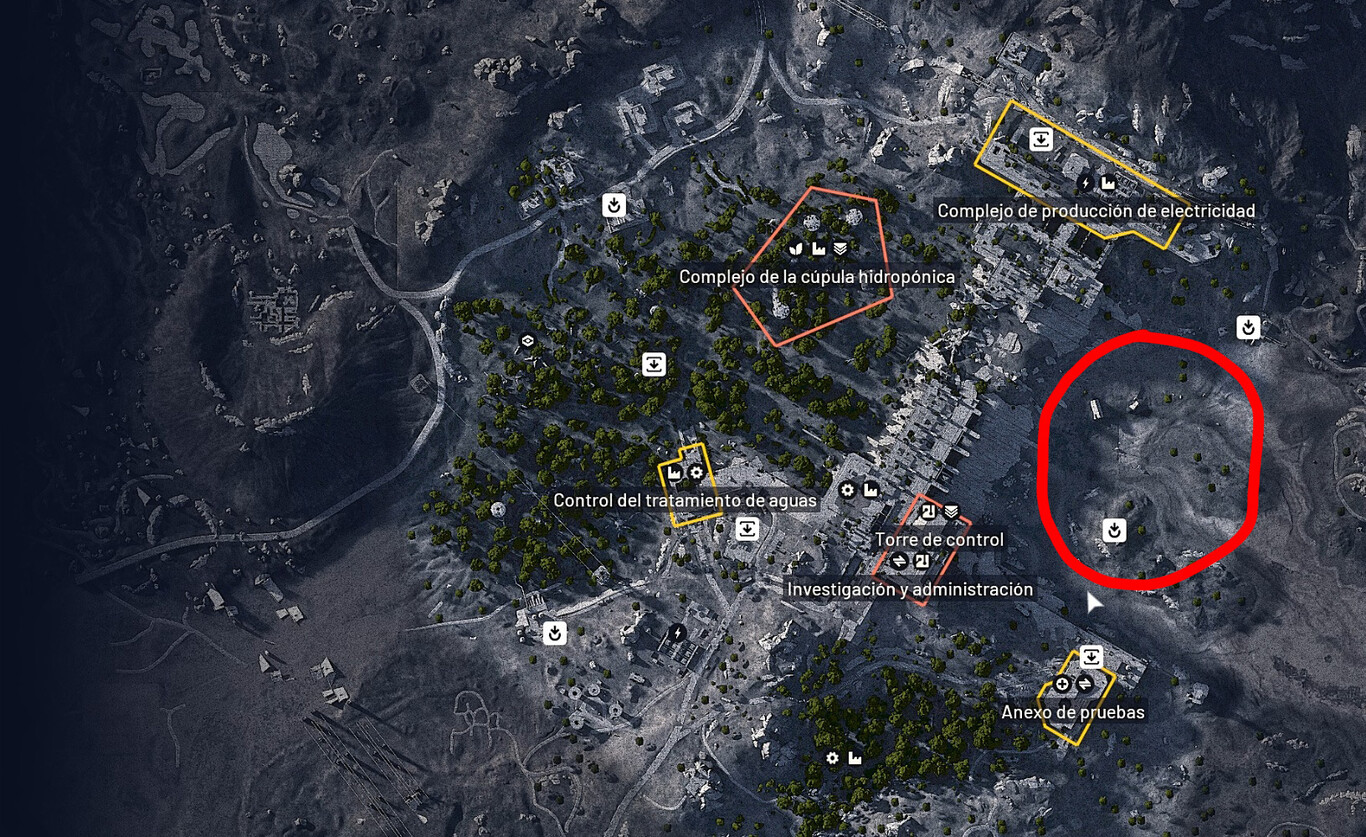
Task: Click the swap-arrows icon below Torre de control
Action: (899, 560)
